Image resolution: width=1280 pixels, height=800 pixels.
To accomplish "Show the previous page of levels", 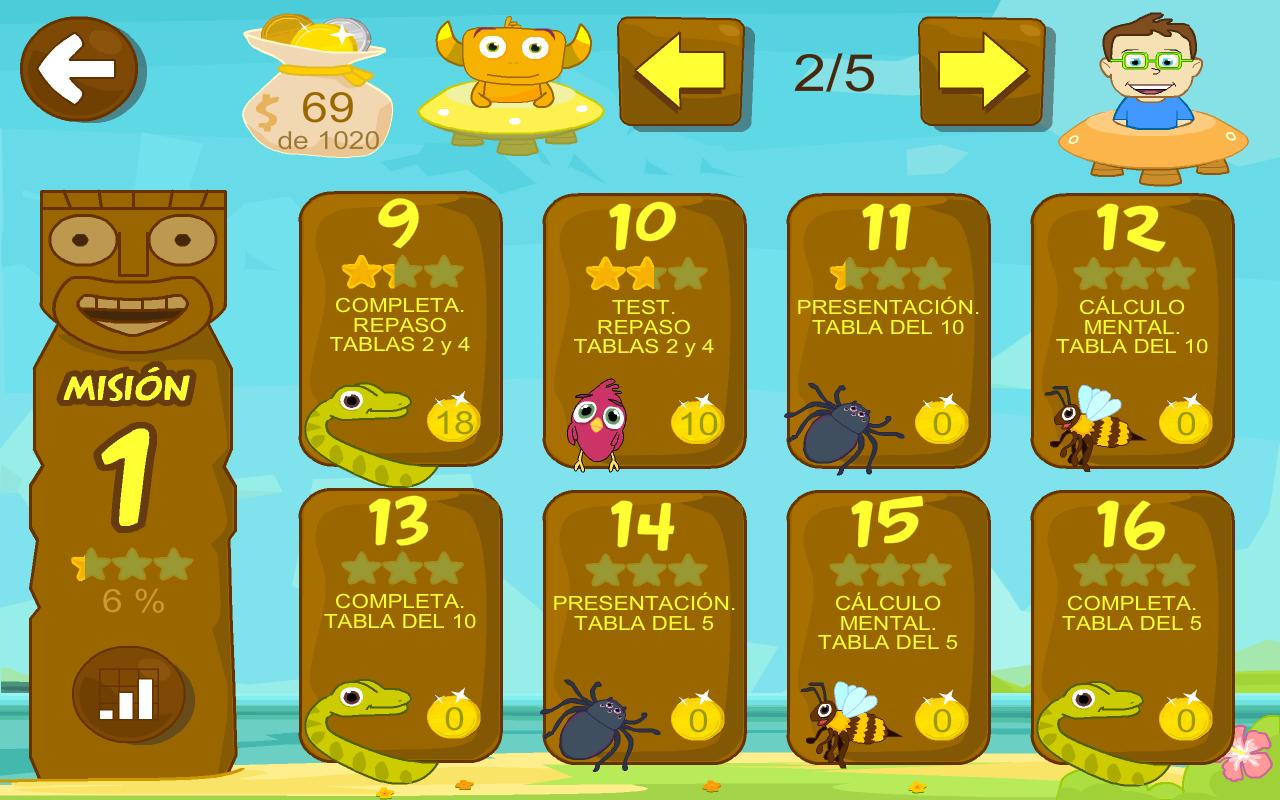I will [680, 71].
